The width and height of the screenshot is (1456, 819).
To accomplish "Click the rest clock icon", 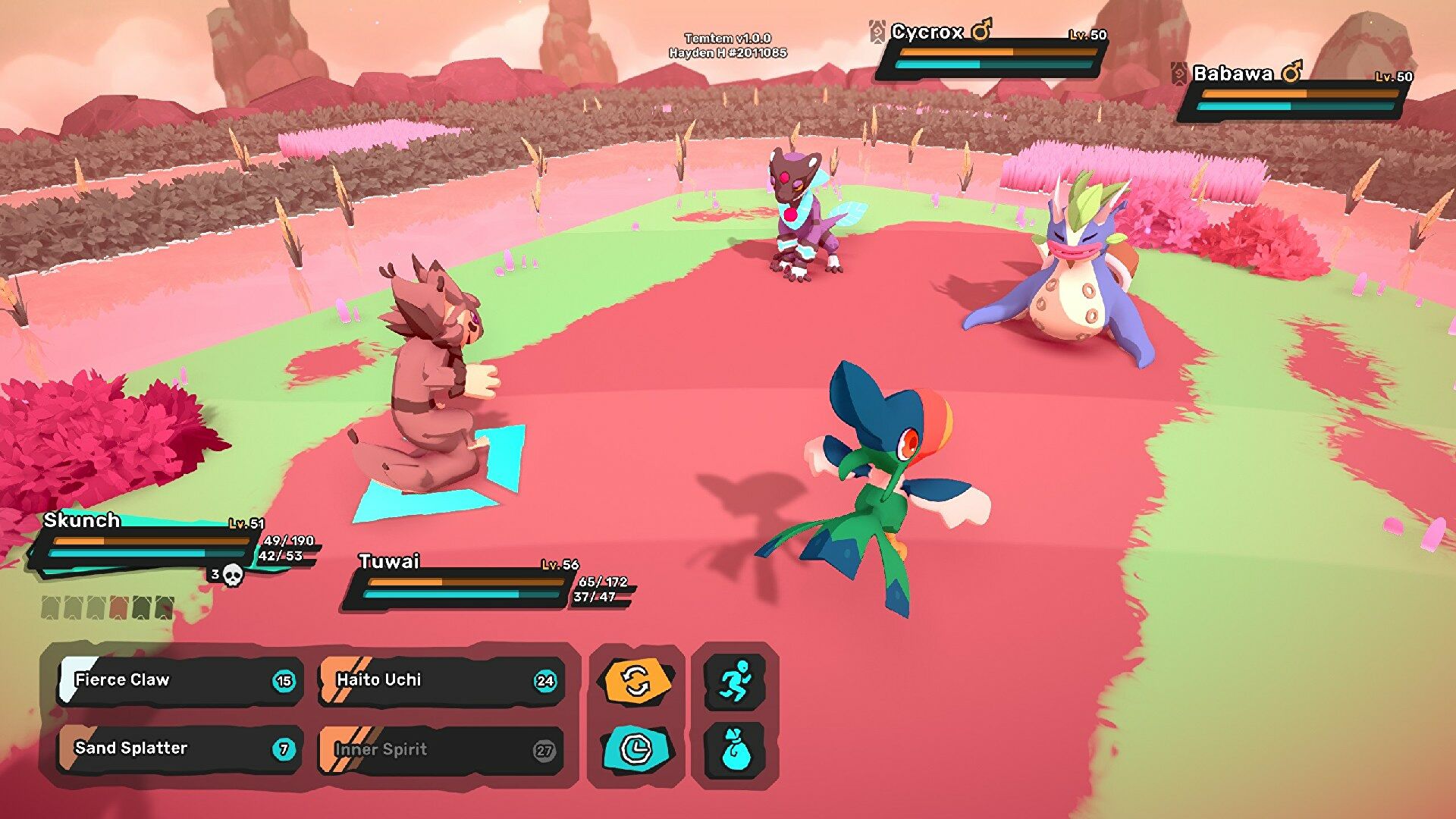I will 637,749.
